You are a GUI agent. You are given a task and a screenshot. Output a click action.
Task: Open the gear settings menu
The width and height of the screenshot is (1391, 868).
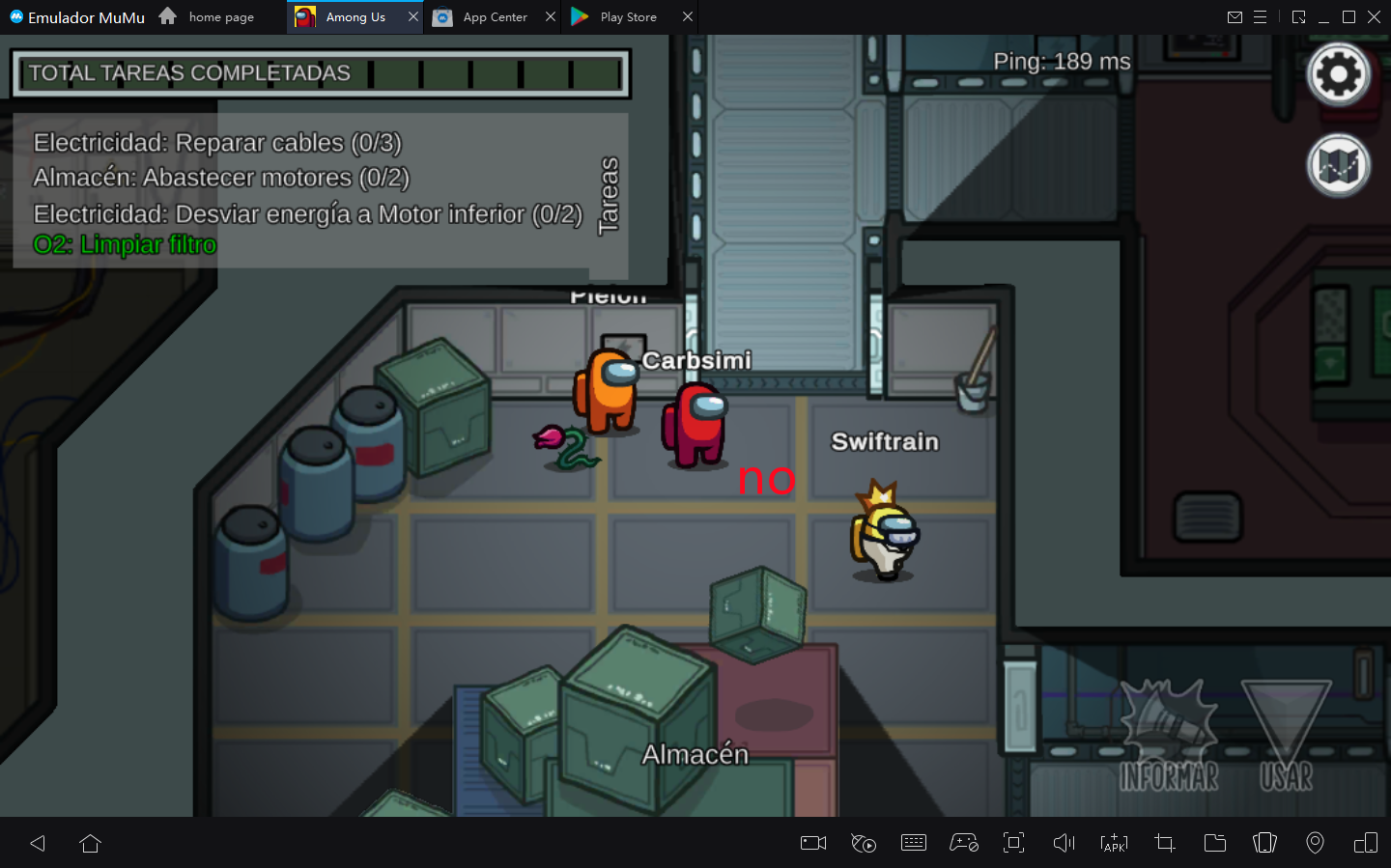(1338, 74)
